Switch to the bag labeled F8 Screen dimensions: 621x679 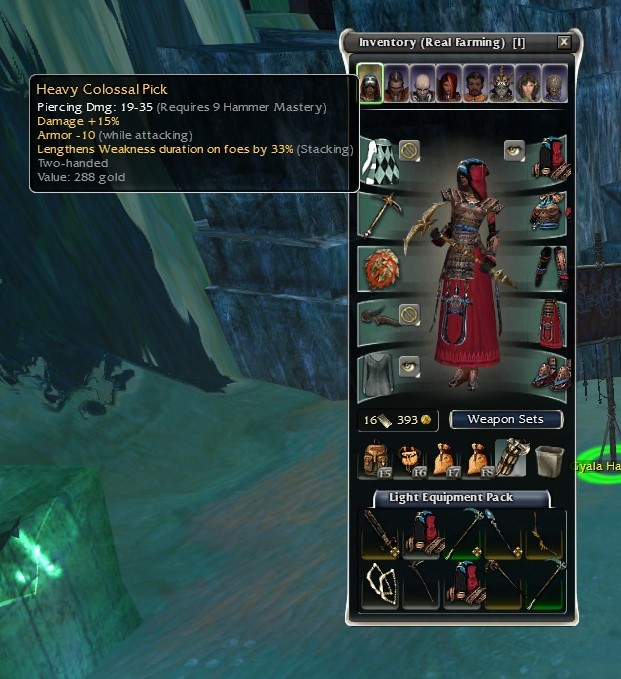click(475, 459)
